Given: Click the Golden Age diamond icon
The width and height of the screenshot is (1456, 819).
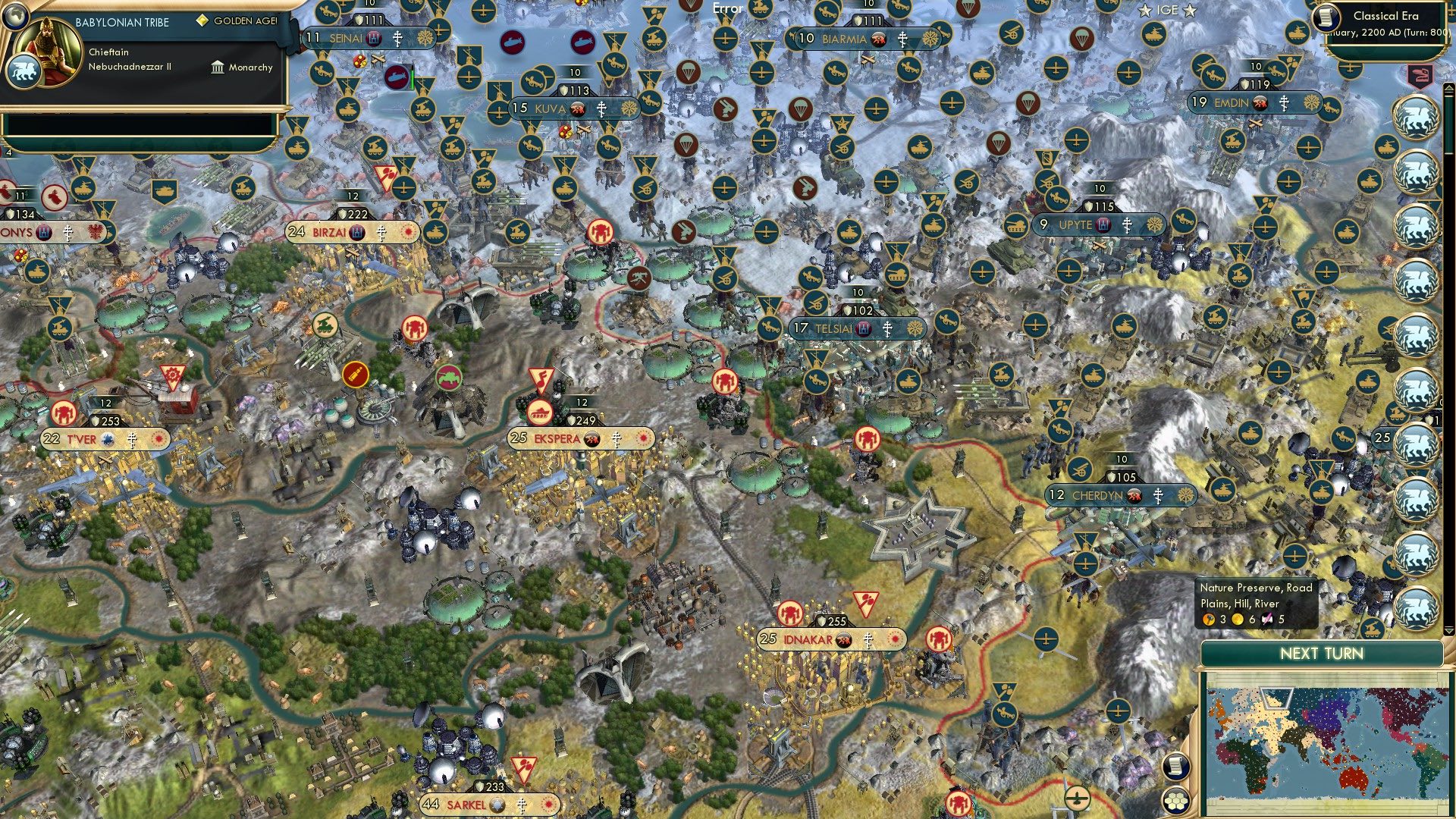Looking at the screenshot, I should click(202, 20).
